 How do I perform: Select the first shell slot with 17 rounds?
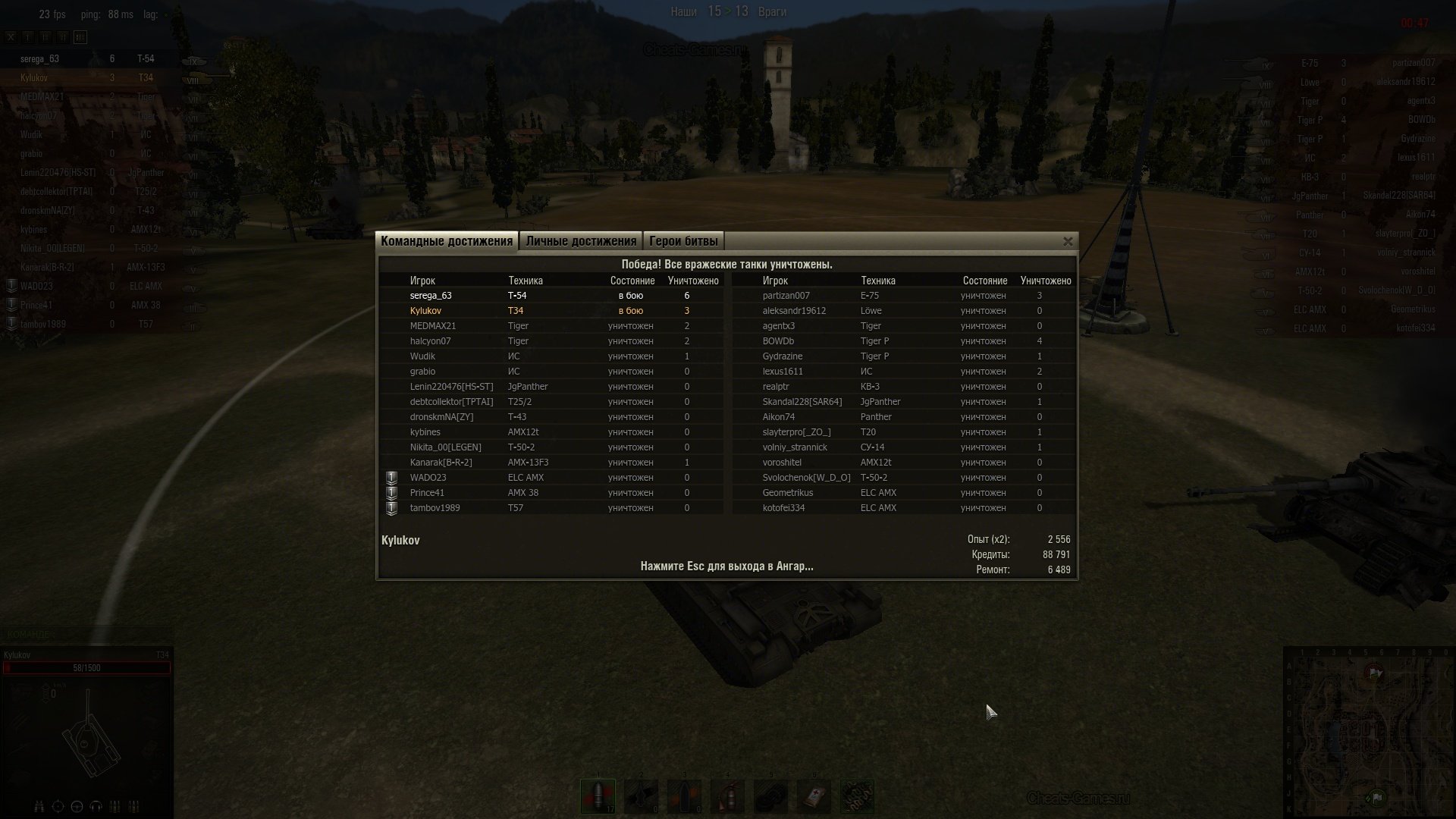pyautogui.click(x=598, y=796)
